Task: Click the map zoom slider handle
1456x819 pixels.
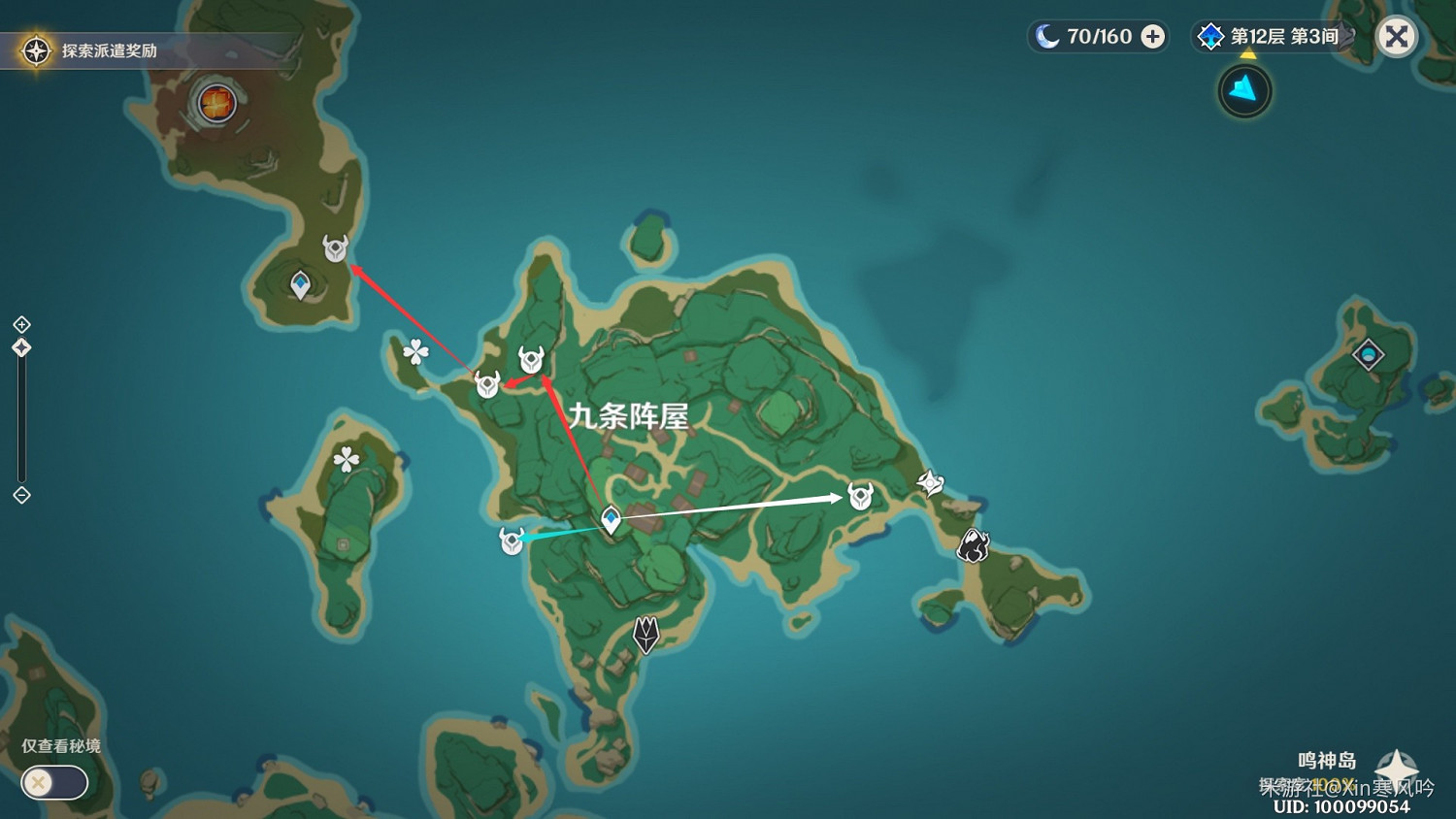Action: (x=21, y=346)
